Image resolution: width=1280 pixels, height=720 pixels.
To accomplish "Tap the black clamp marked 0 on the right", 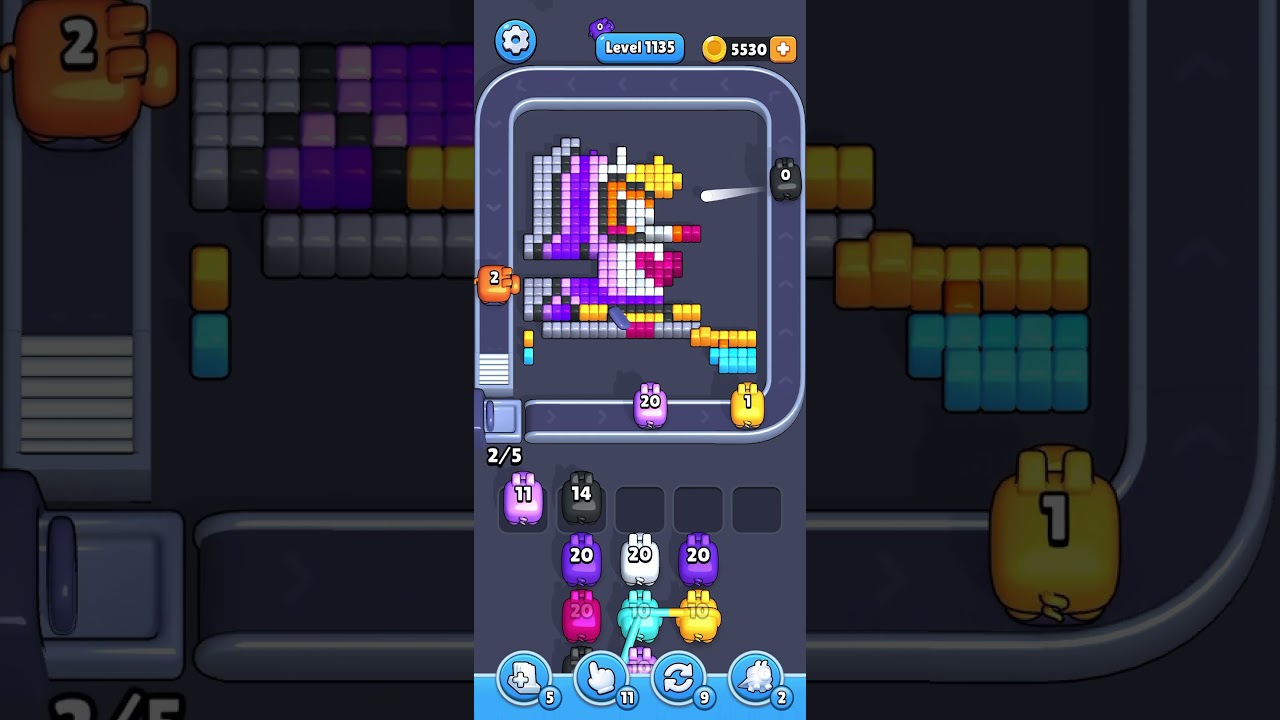I will point(786,178).
